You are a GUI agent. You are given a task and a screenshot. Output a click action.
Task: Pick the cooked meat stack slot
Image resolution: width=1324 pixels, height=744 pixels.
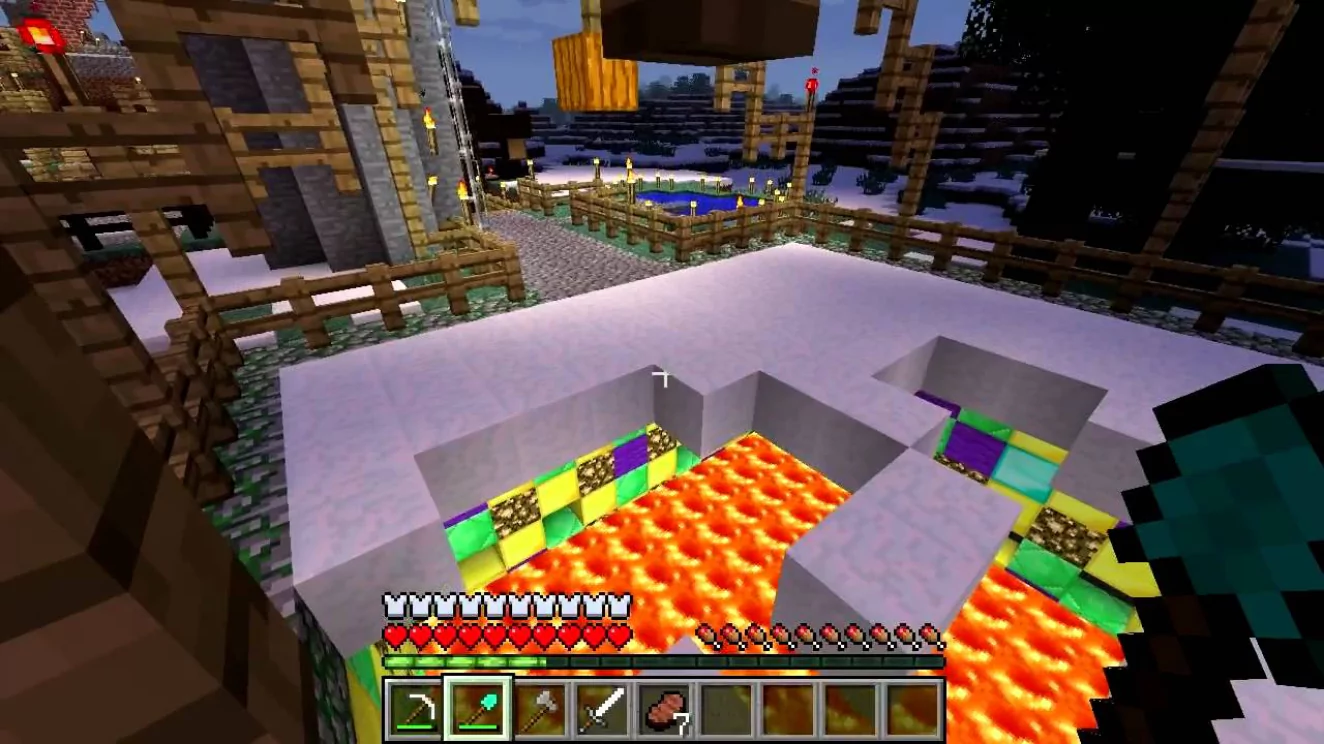(x=664, y=709)
